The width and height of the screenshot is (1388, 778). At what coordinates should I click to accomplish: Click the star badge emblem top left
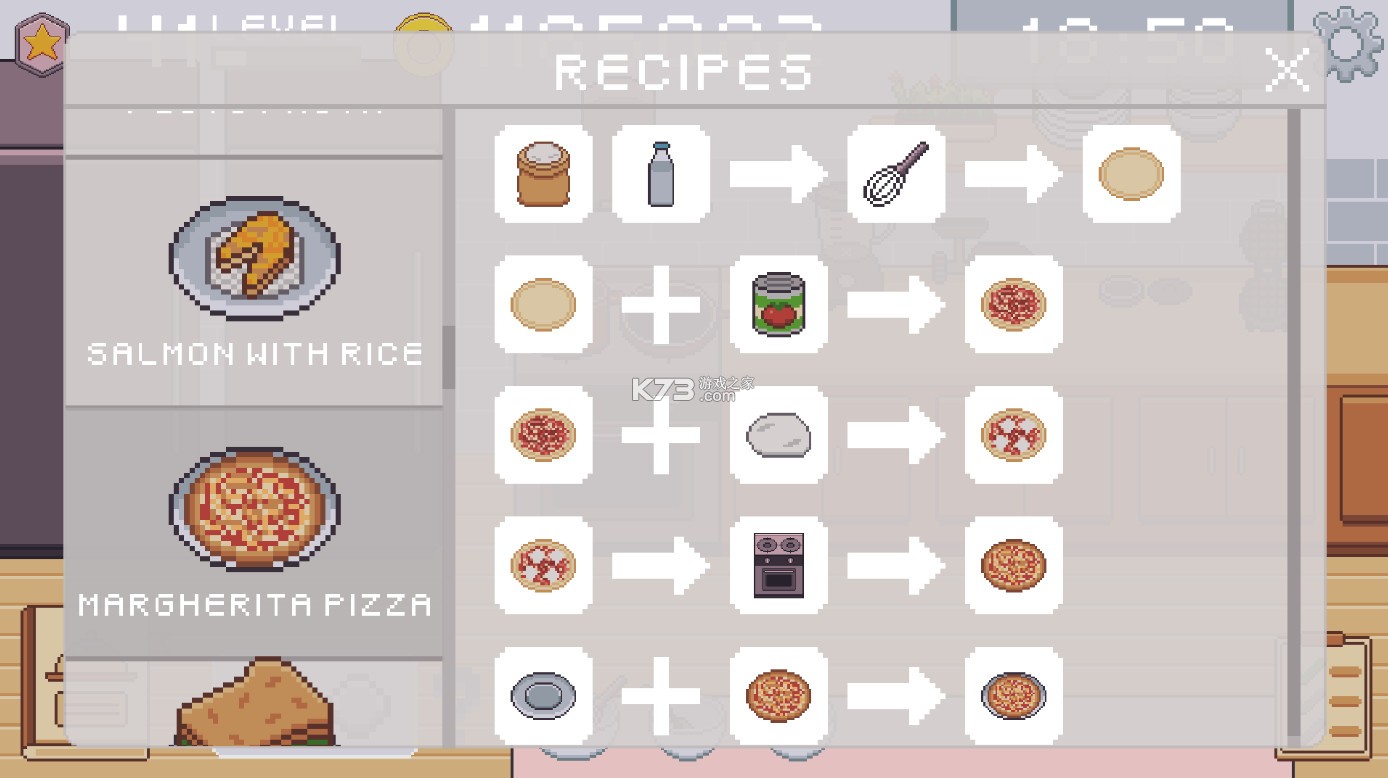tap(42, 40)
